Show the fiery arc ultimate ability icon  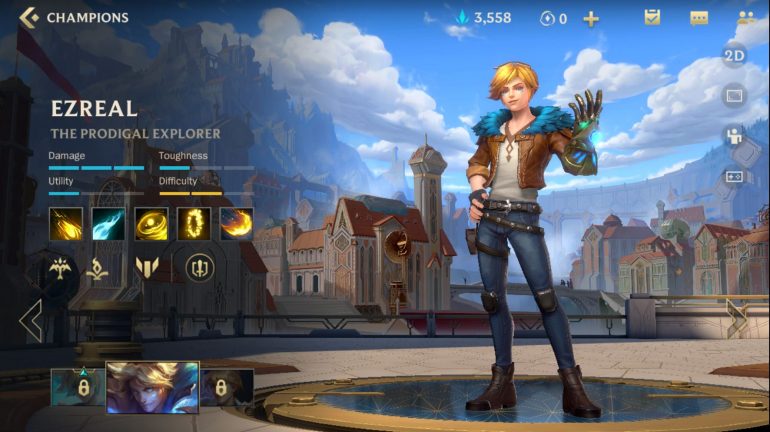[x=237, y=223]
